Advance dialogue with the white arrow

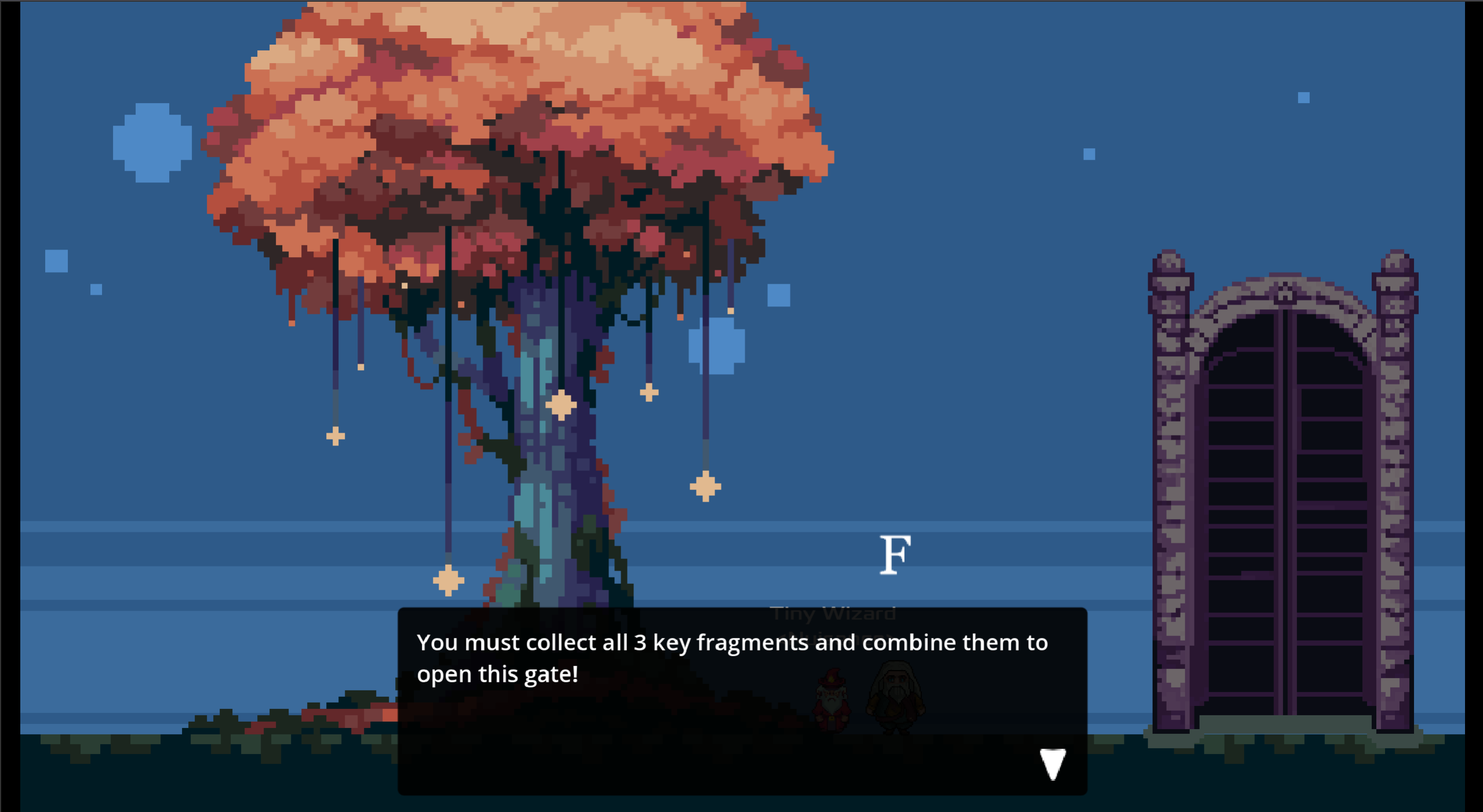(x=1052, y=764)
